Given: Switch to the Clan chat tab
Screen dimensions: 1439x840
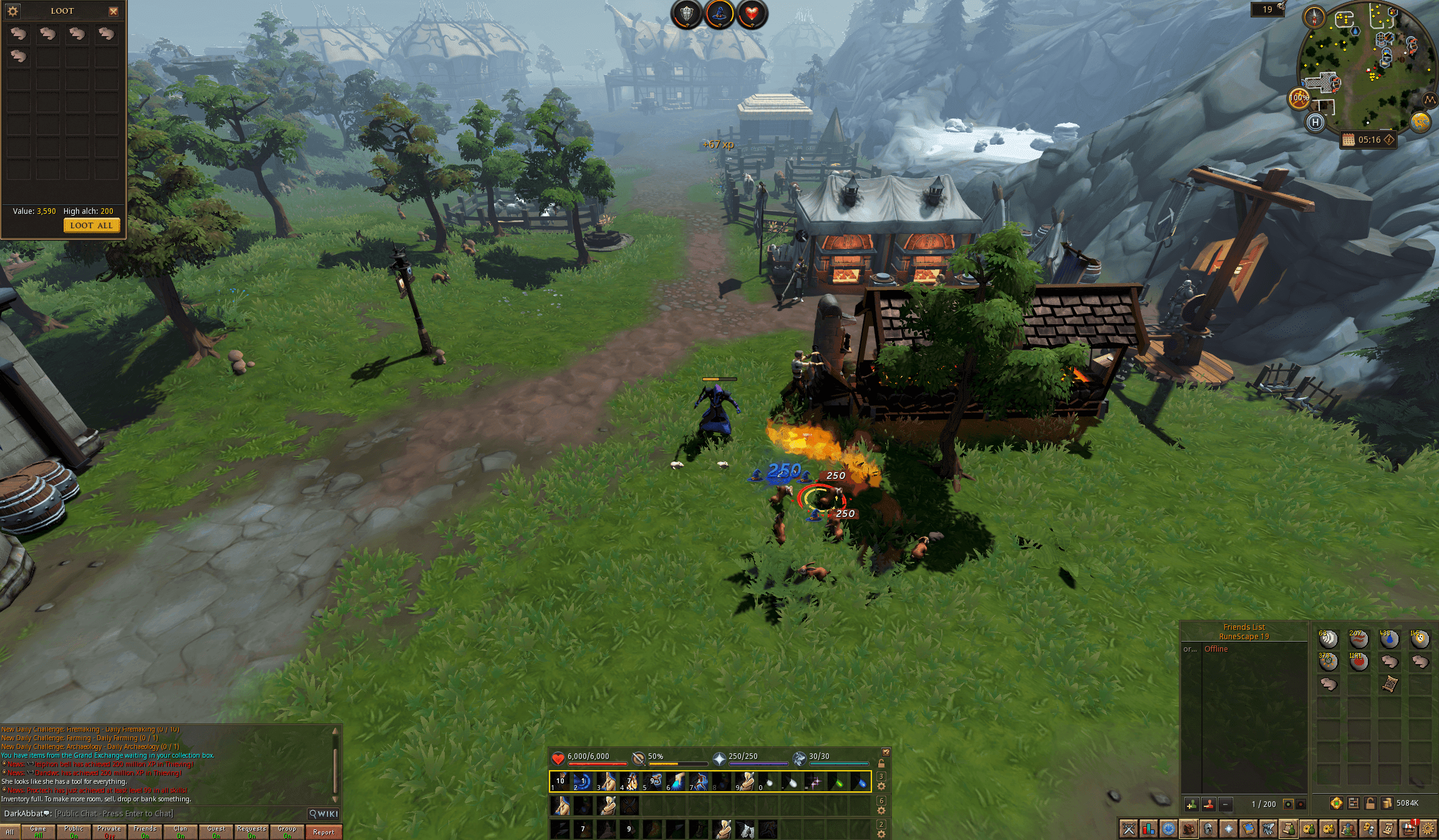Looking at the screenshot, I should [x=180, y=832].
